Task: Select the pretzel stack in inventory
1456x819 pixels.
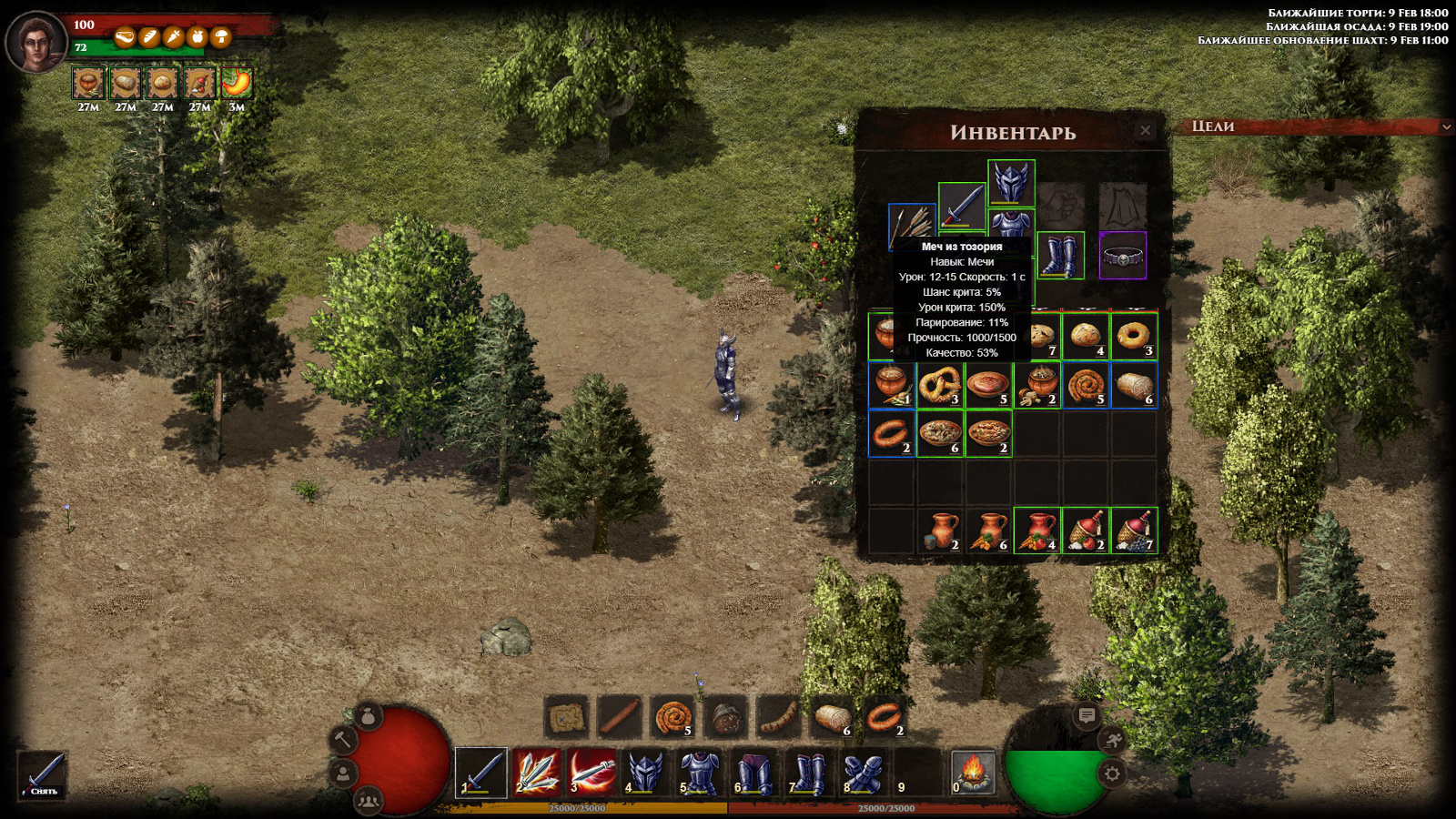Action: pyautogui.click(x=939, y=385)
